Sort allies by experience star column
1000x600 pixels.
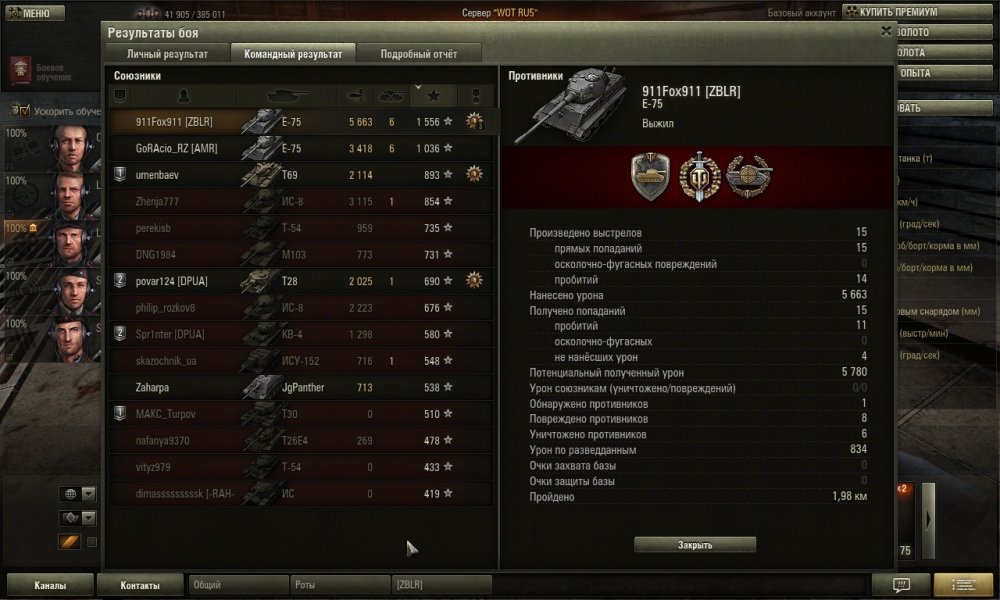coord(433,96)
